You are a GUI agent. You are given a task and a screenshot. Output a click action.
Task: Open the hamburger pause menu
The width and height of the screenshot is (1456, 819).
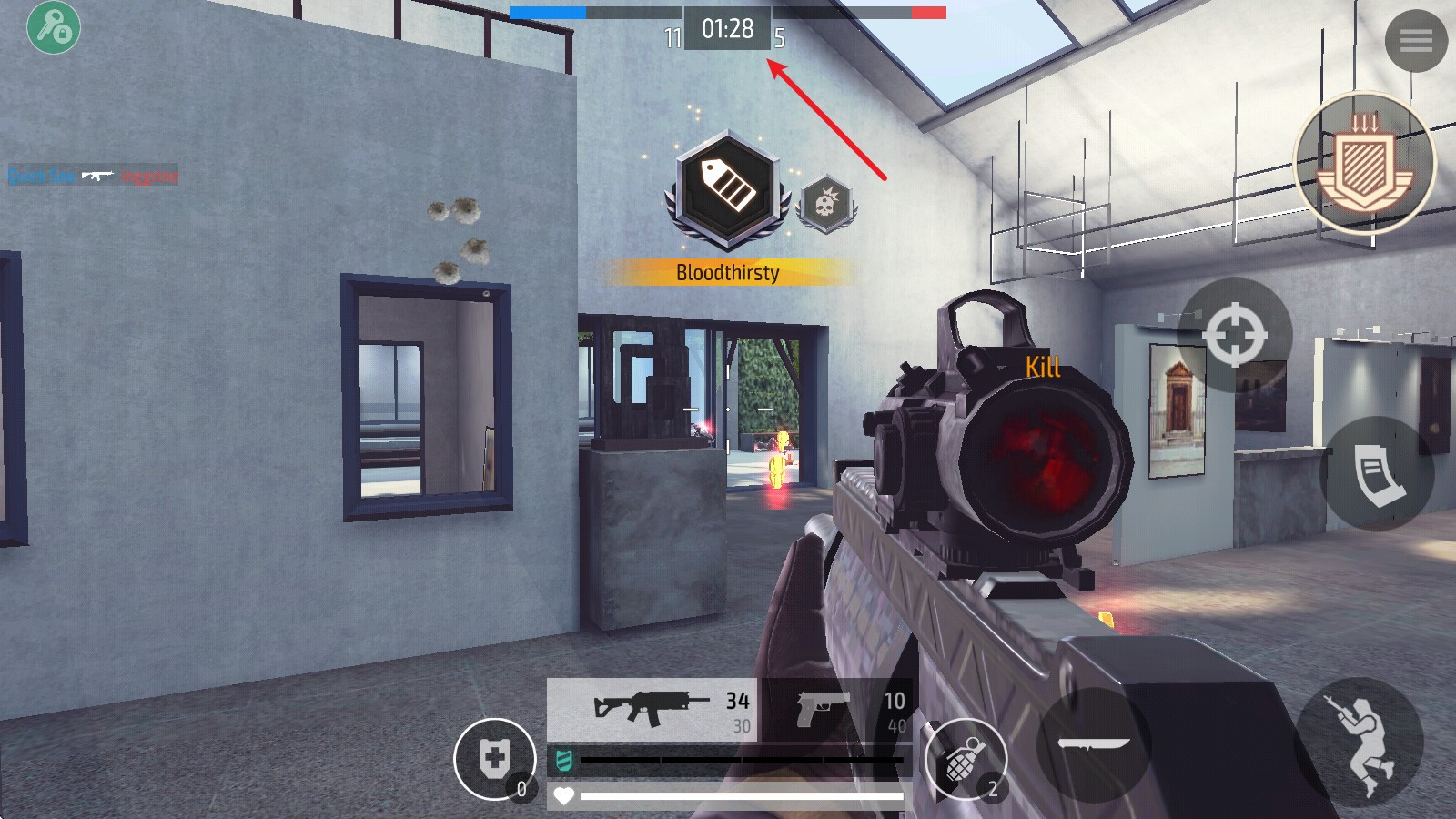[1415, 40]
